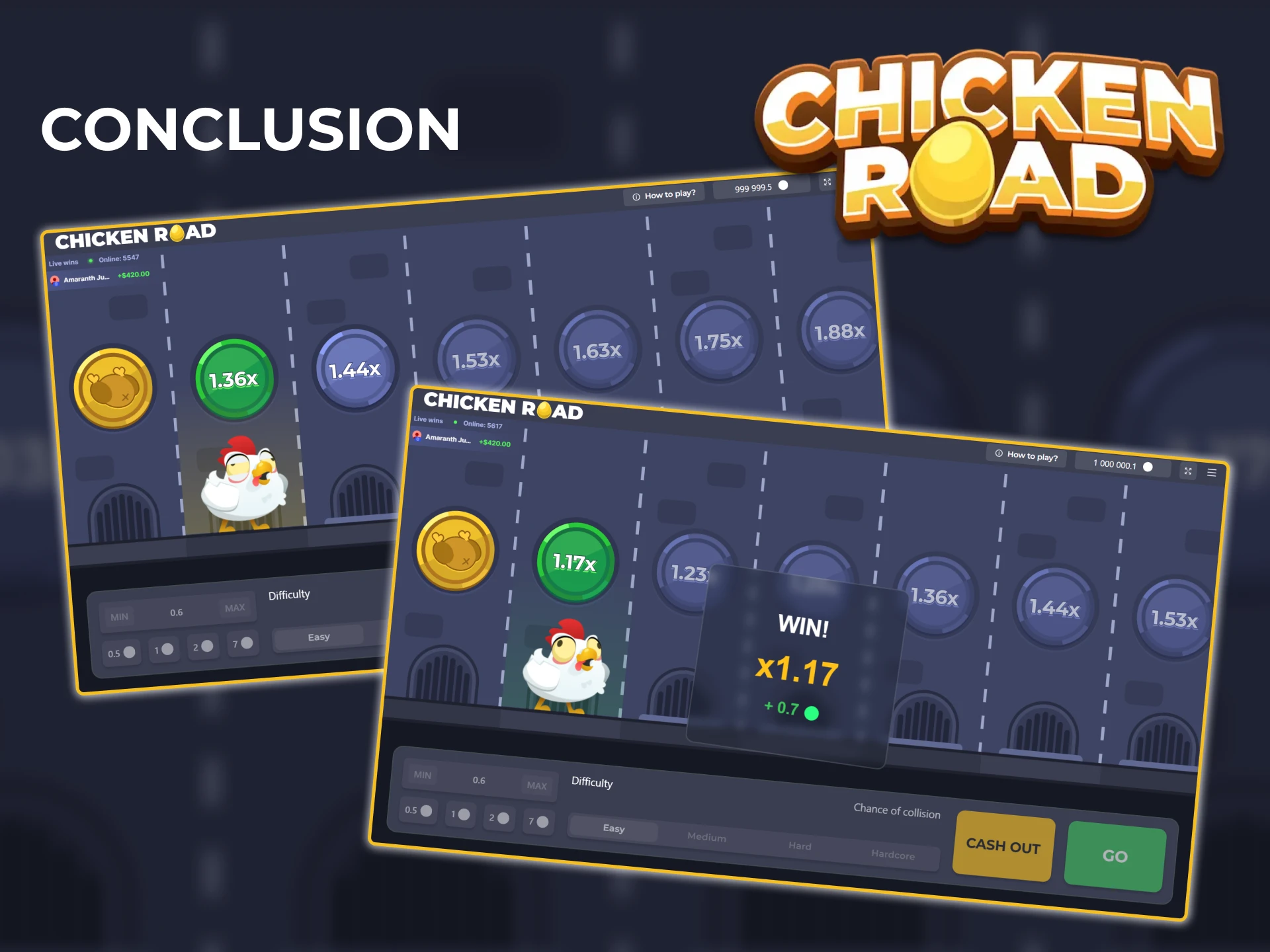Select Medium difficulty

point(706,837)
